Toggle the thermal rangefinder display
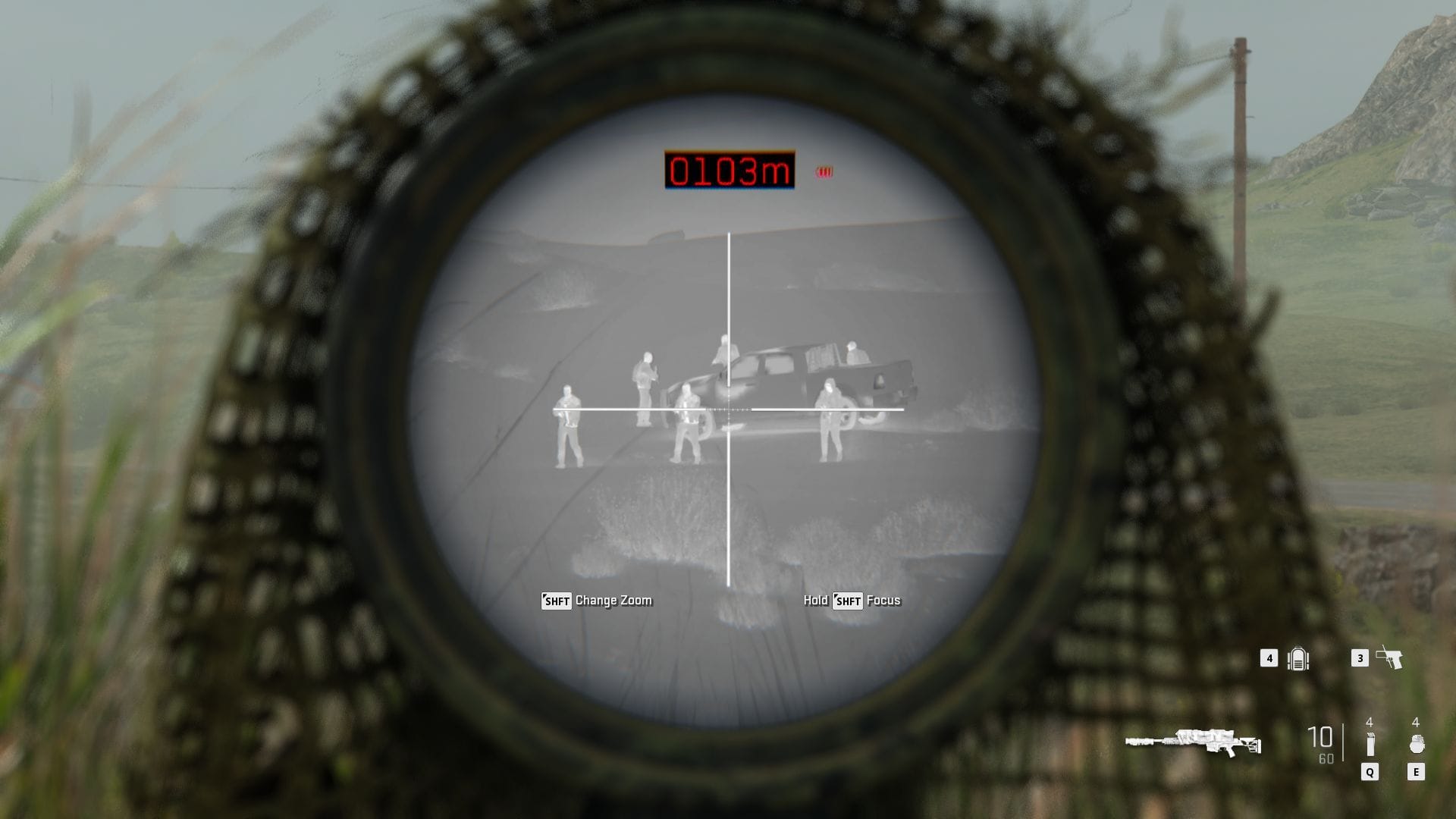This screenshot has width=1456, height=819. coord(728,170)
